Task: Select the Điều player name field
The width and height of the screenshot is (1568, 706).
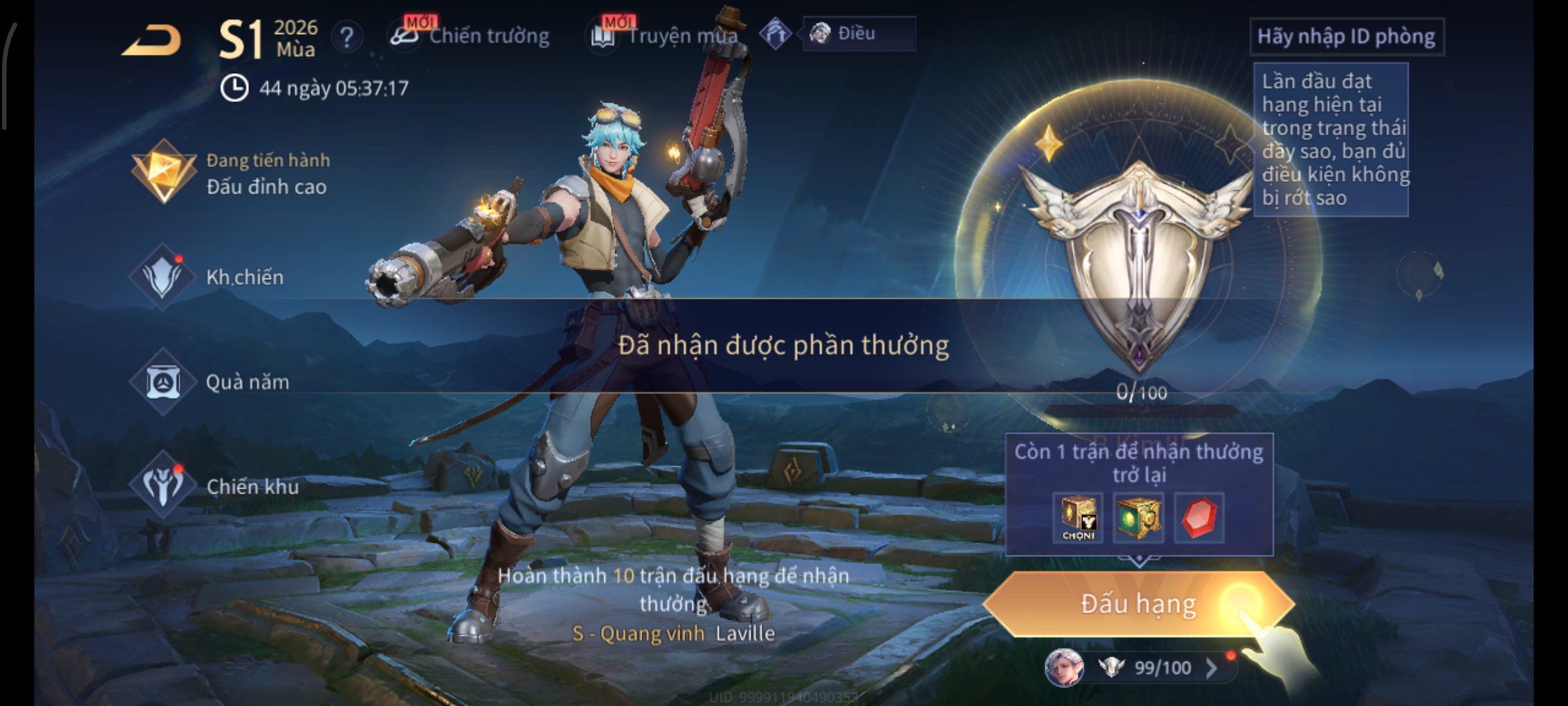Action: coord(858,33)
